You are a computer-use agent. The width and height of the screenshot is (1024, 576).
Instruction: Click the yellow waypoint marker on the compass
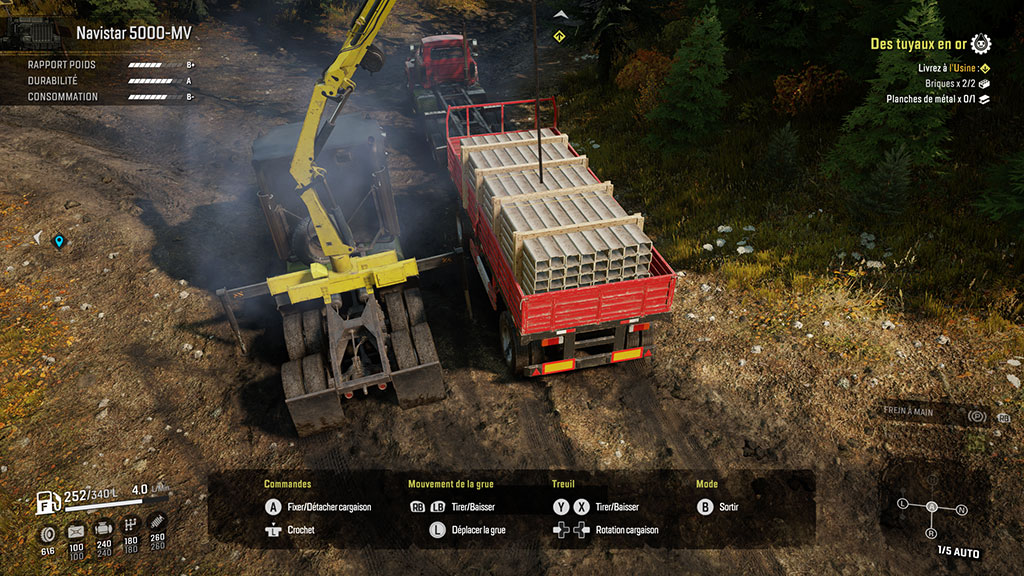(559, 36)
